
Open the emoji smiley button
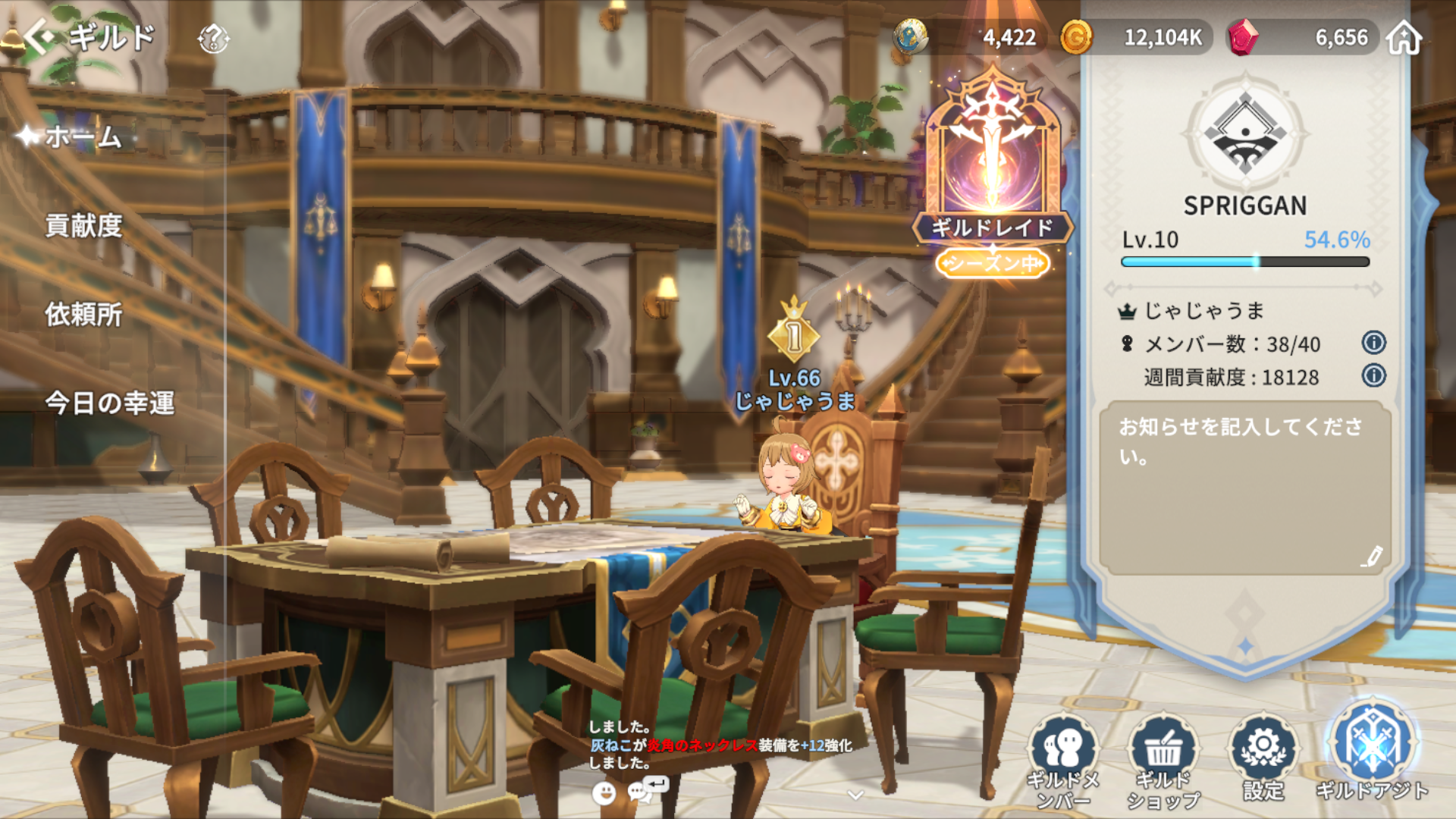click(x=604, y=793)
